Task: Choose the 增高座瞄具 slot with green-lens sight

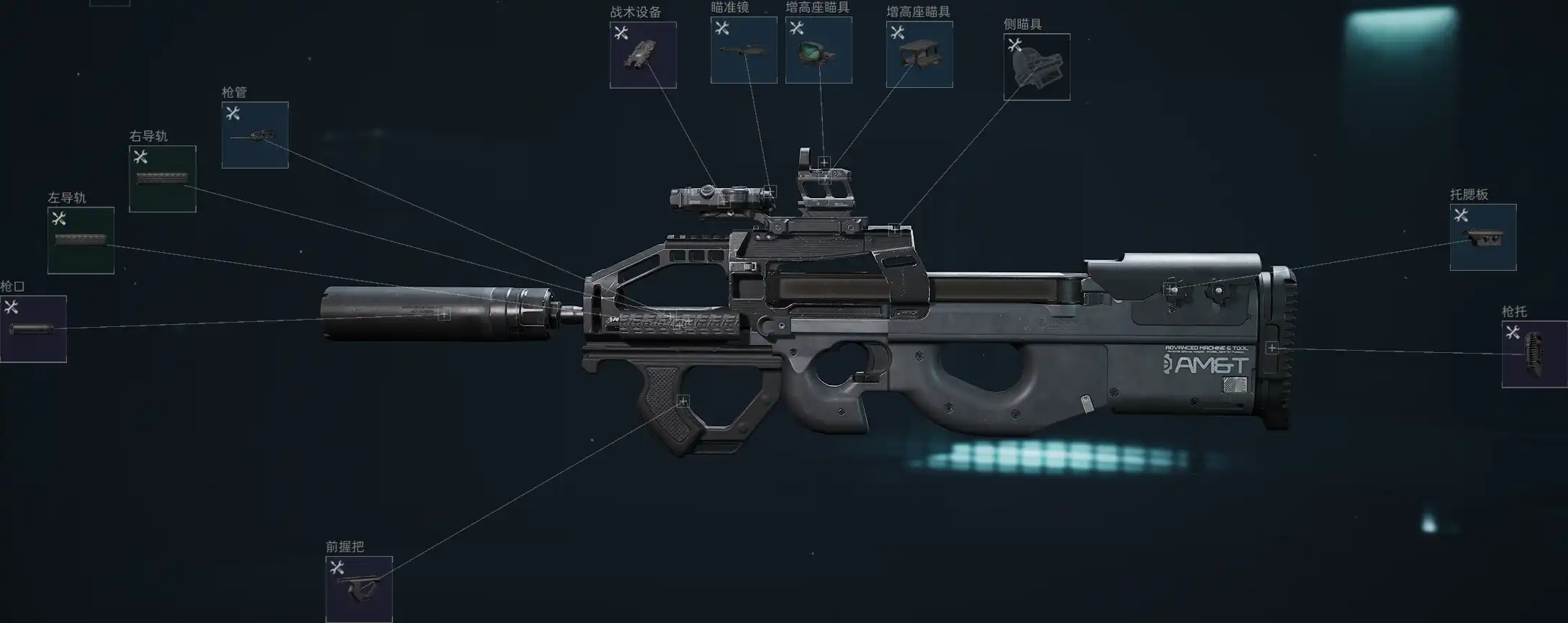Action: coord(818,50)
